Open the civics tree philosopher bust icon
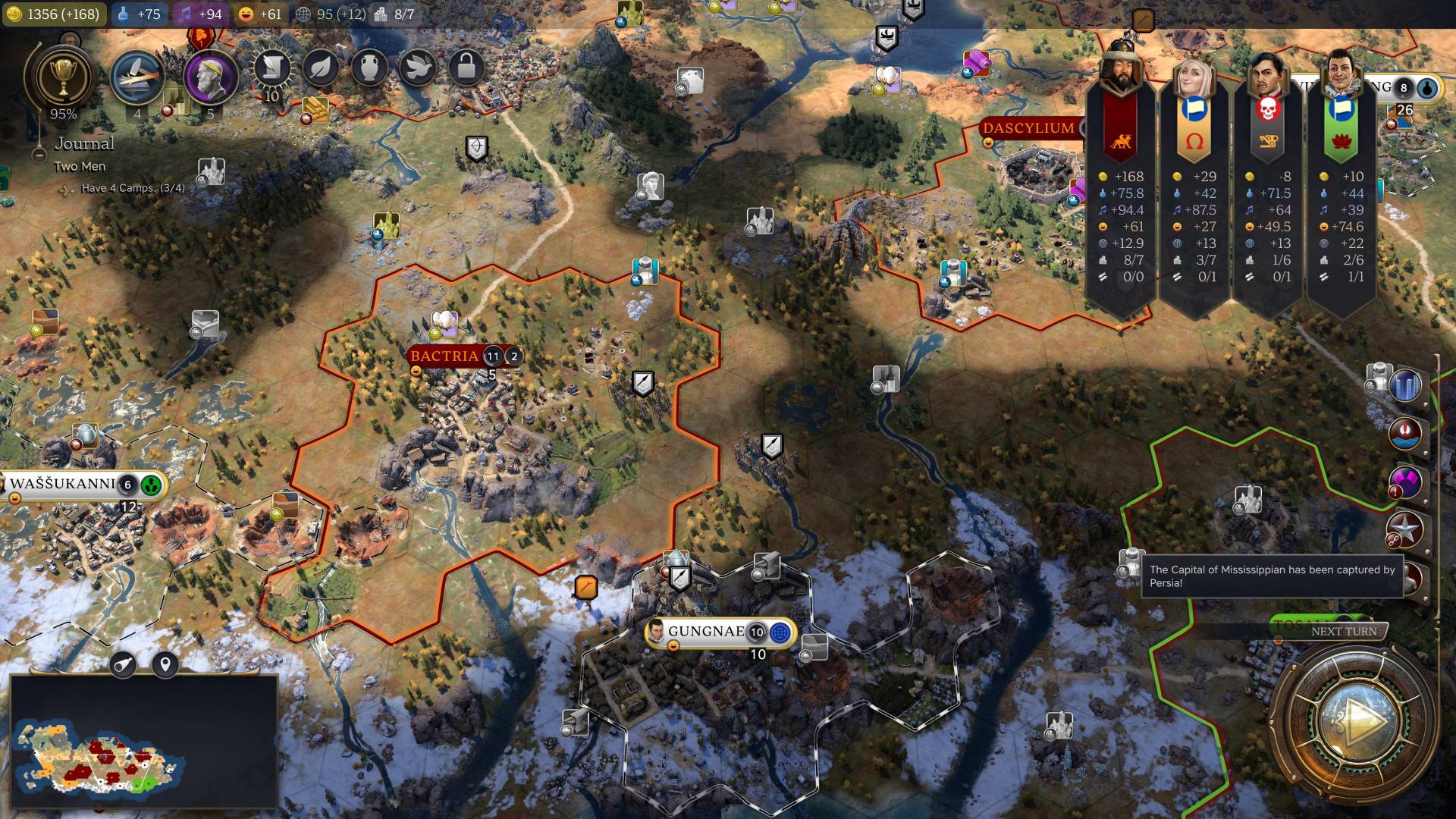The width and height of the screenshot is (1456, 819). point(209,78)
